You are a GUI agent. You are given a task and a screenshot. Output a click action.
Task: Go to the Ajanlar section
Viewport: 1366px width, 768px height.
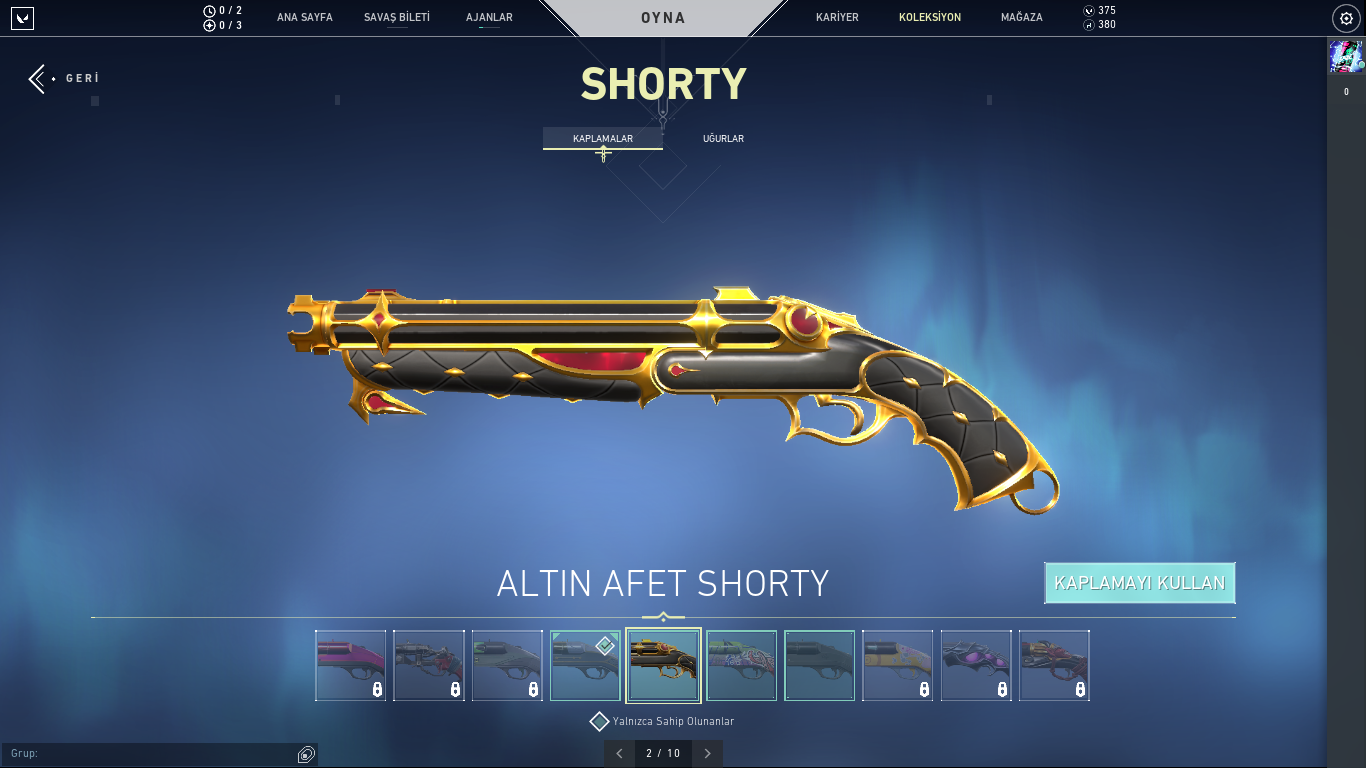click(x=489, y=17)
